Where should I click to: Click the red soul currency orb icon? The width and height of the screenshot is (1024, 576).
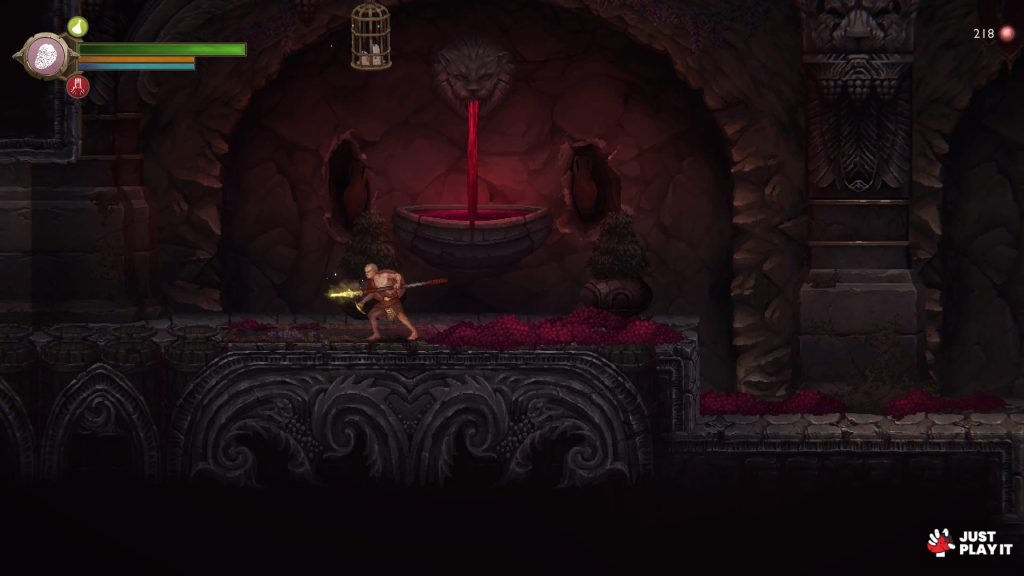pyautogui.click(x=1007, y=34)
